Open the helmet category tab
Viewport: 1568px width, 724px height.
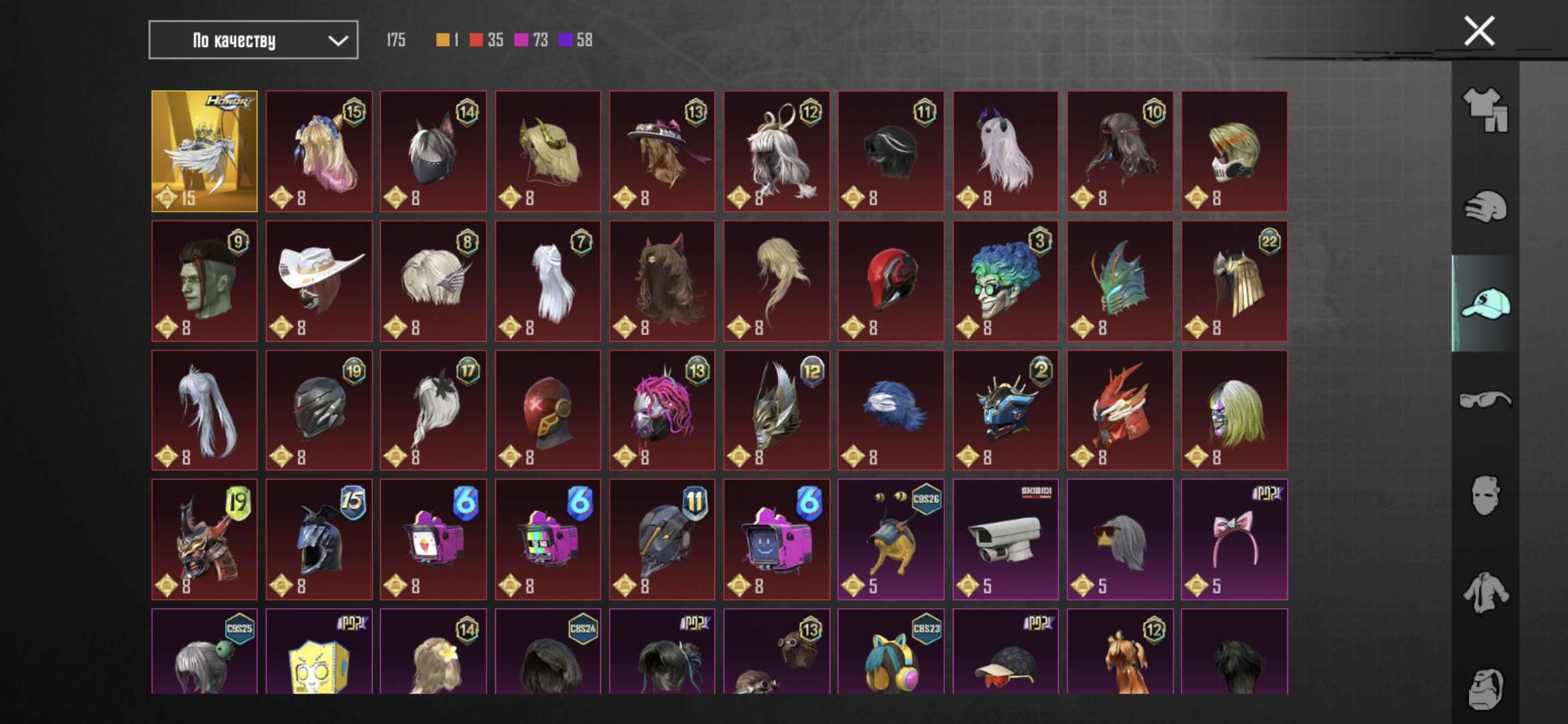pyautogui.click(x=1485, y=207)
